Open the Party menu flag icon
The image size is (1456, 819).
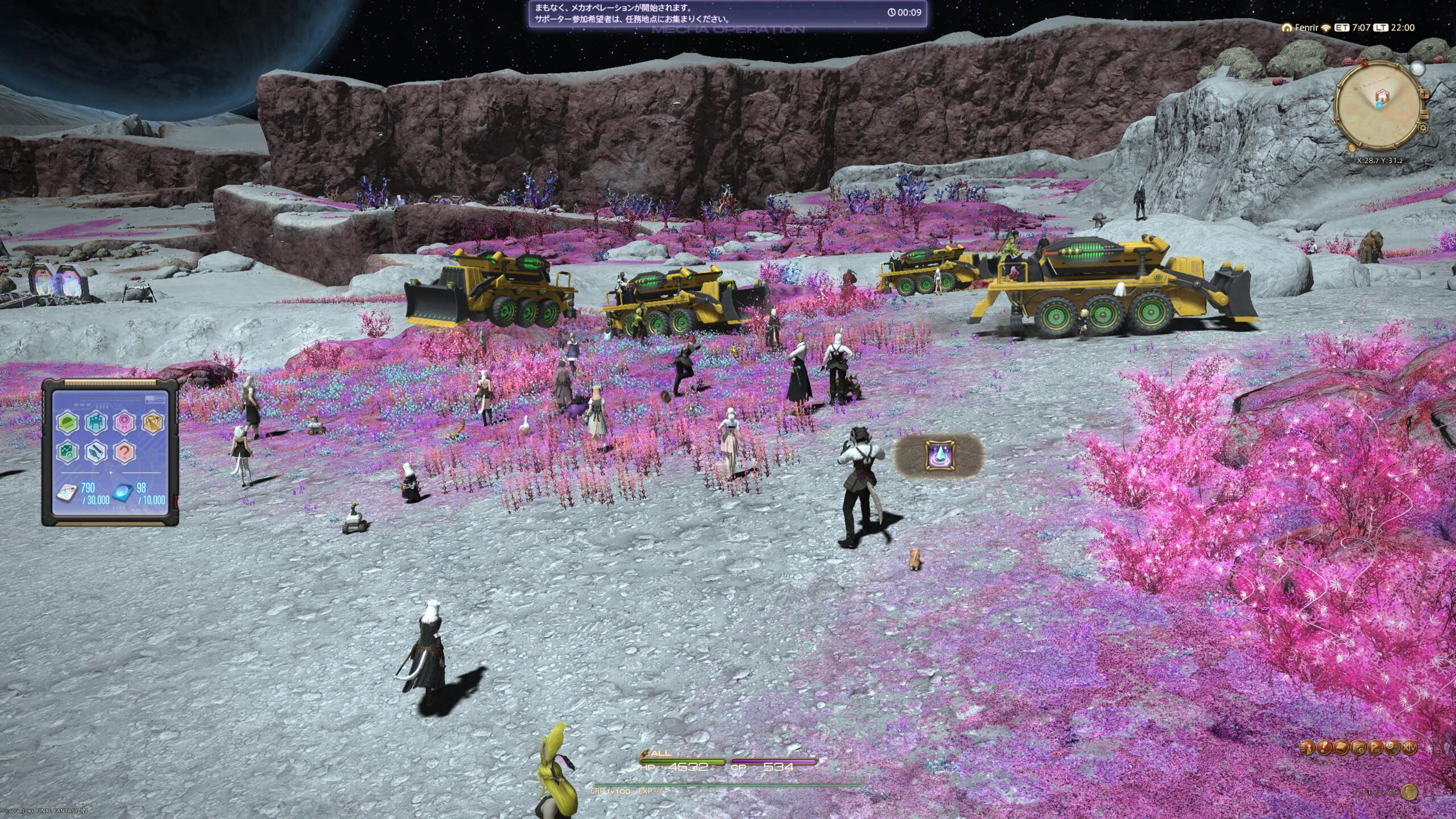1375,747
